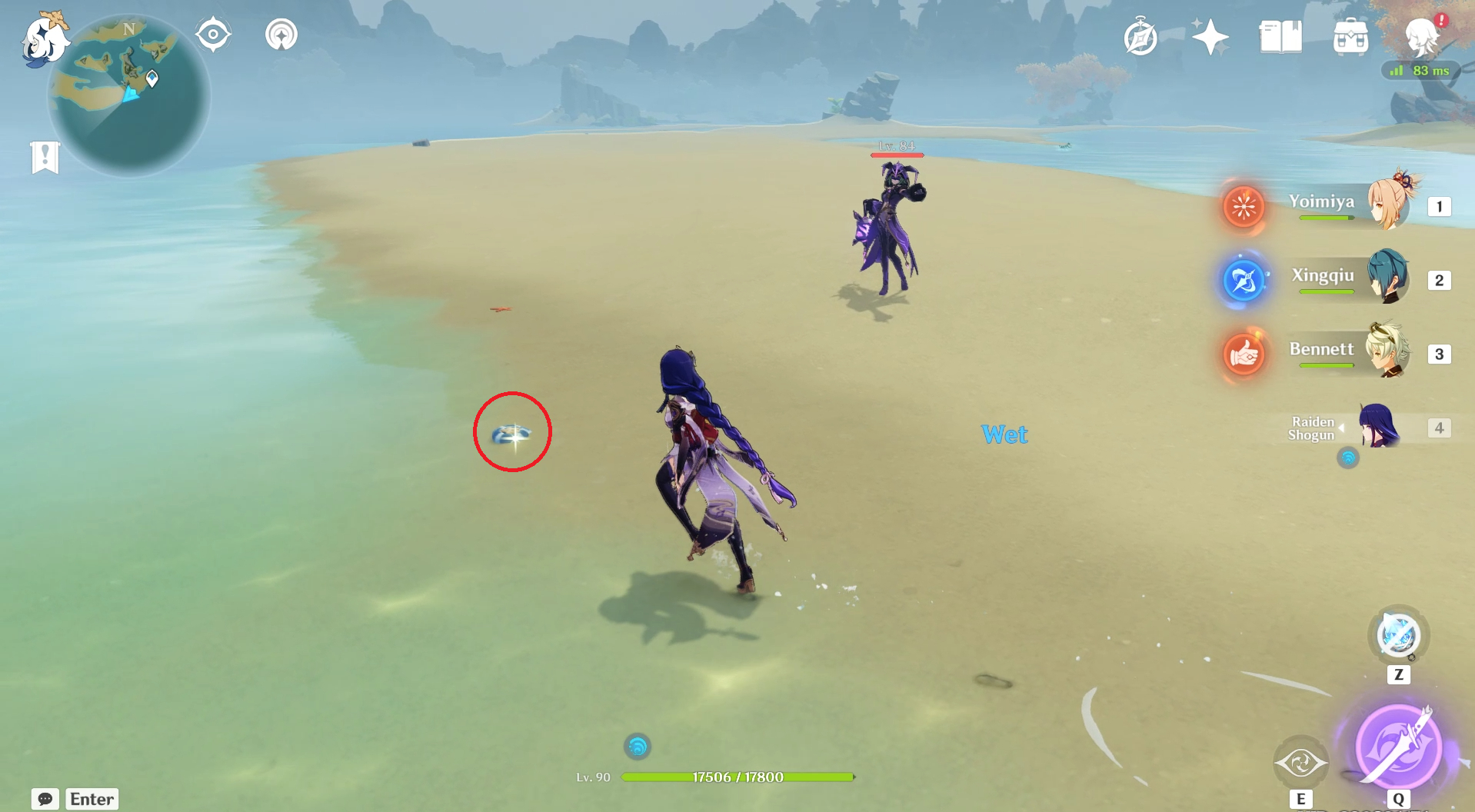Open the Inventory bag

click(x=1351, y=35)
